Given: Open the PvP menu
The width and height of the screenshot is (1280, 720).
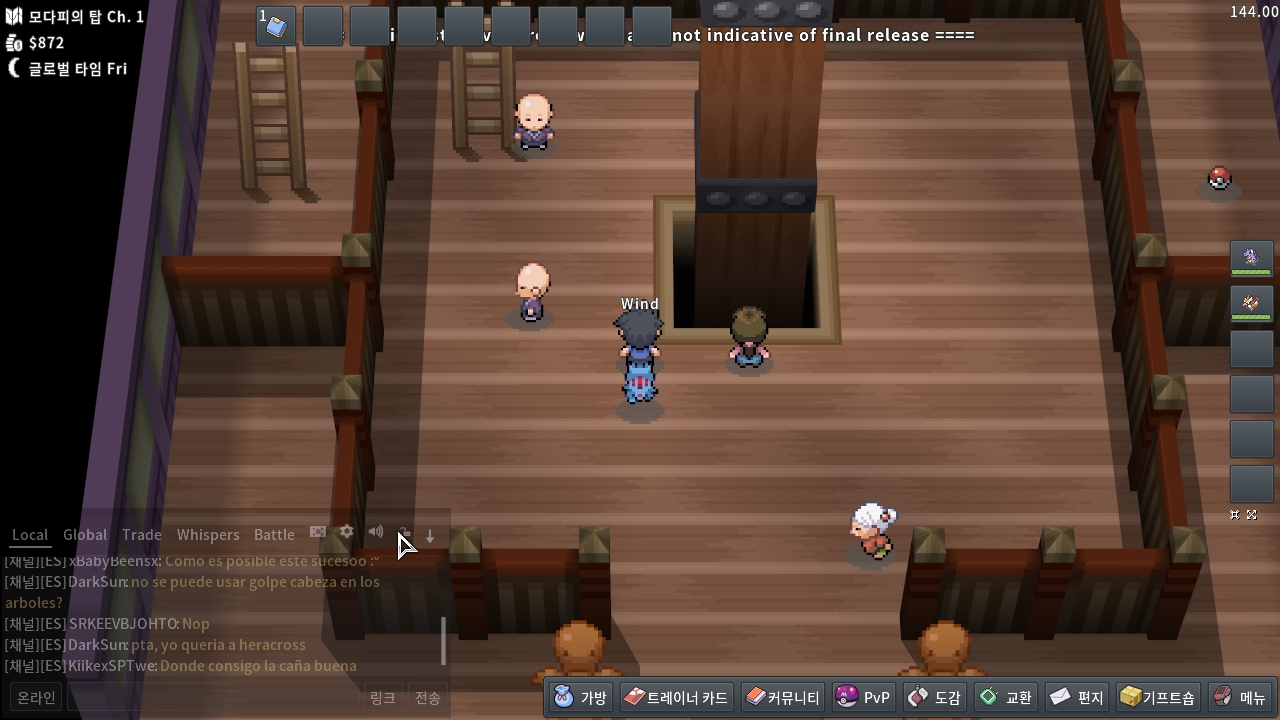Looking at the screenshot, I should click(863, 697).
